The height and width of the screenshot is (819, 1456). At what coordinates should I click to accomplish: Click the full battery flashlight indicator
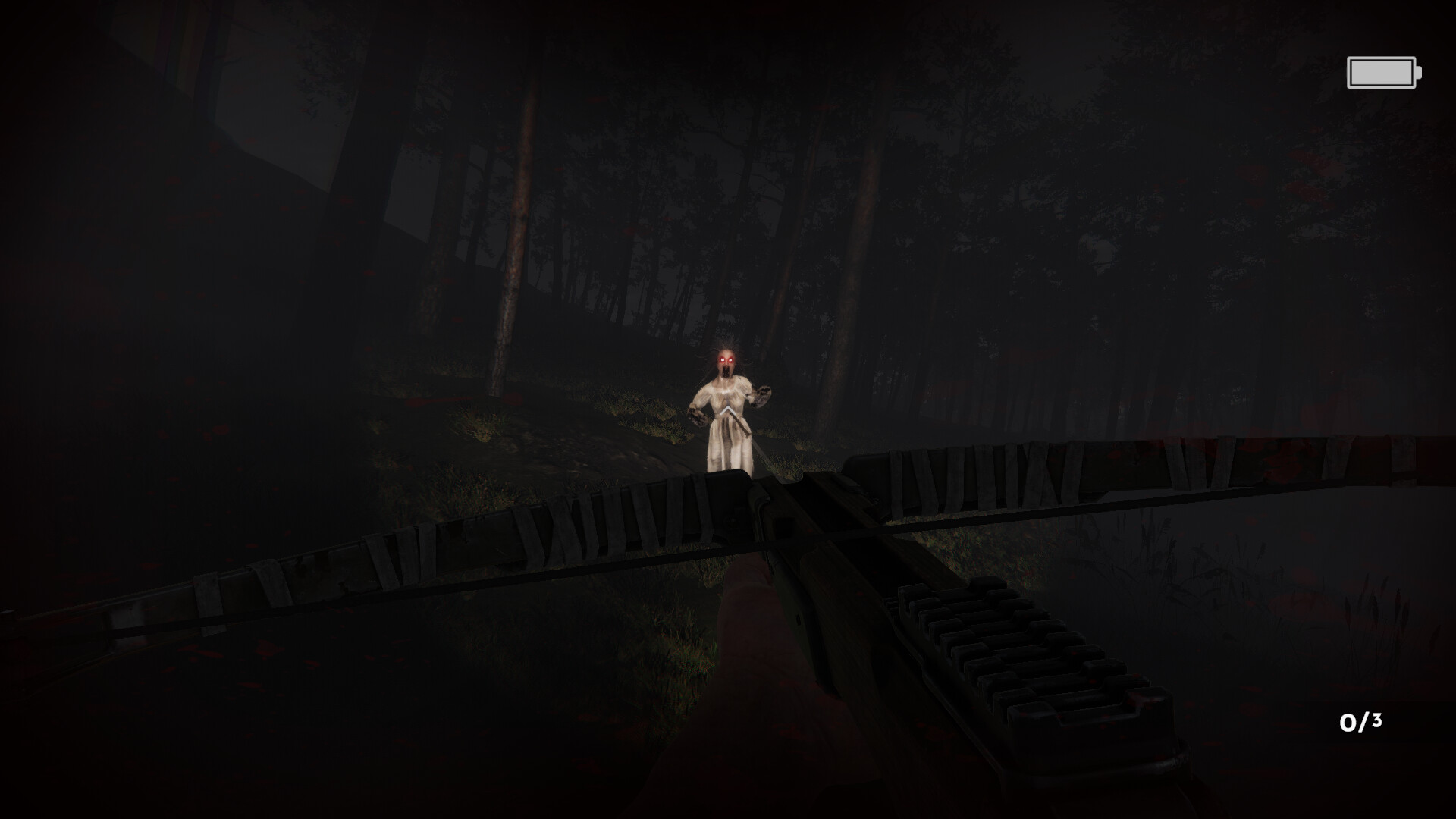1381,72
